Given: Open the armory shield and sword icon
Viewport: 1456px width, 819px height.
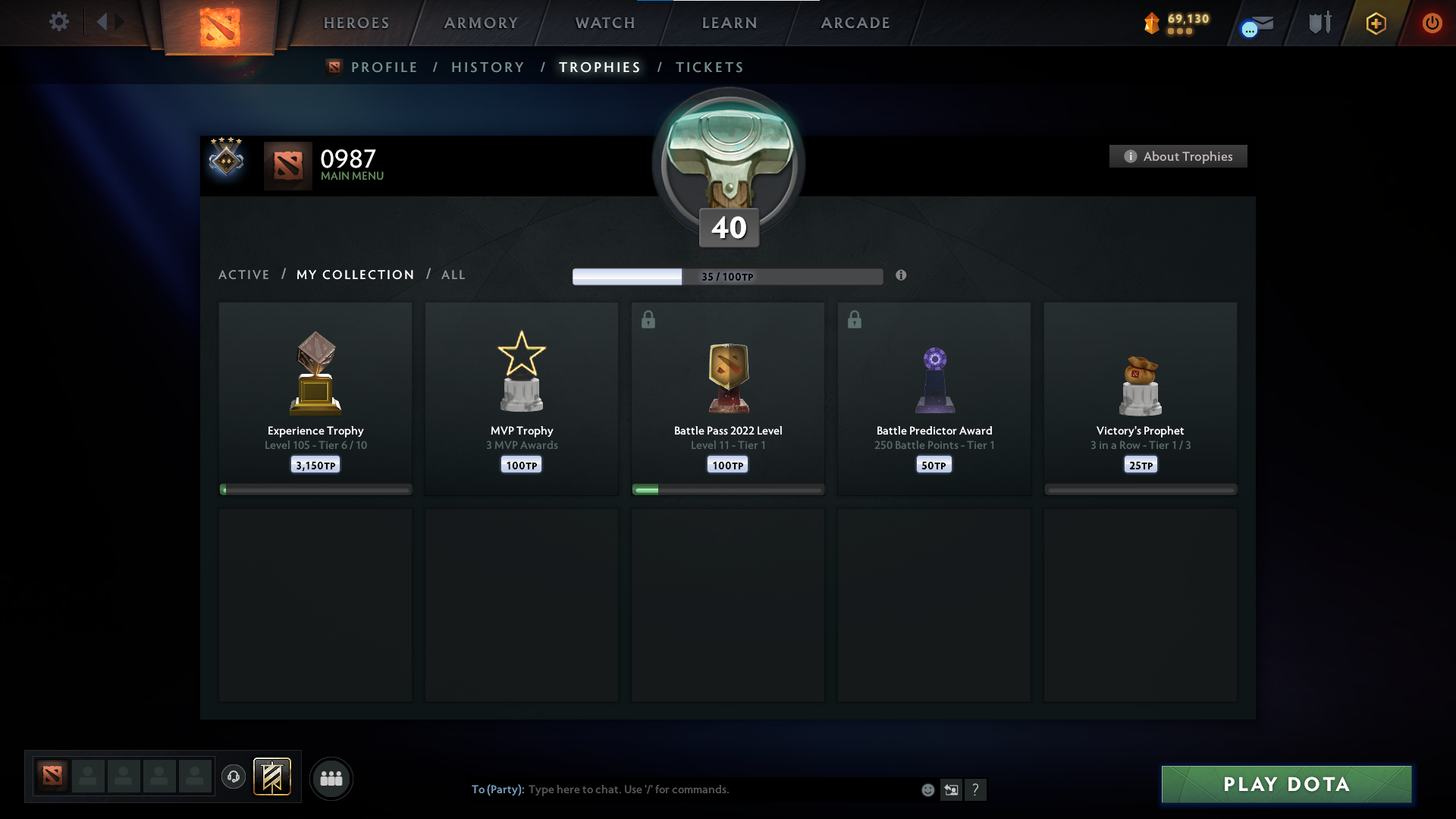Looking at the screenshot, I should point(1319,22).
